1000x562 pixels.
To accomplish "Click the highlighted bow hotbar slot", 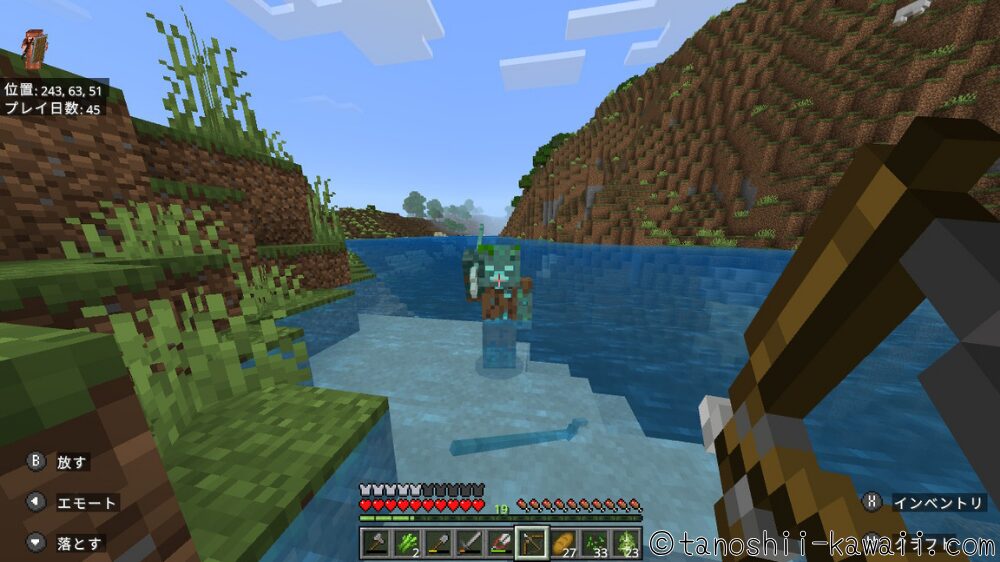I will pos(531,542).
